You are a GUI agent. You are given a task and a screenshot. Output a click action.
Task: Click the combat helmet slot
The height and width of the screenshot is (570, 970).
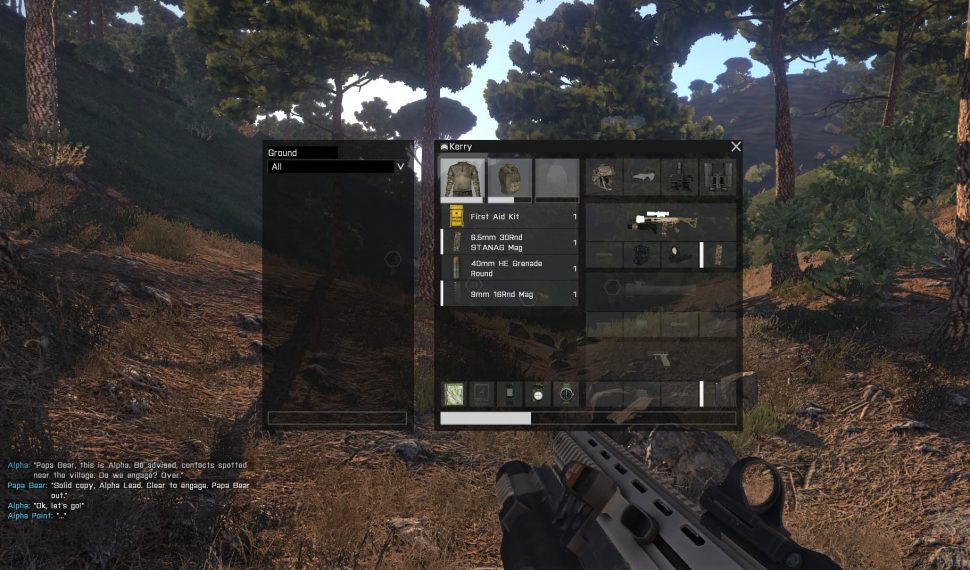(x=603, y=177)
